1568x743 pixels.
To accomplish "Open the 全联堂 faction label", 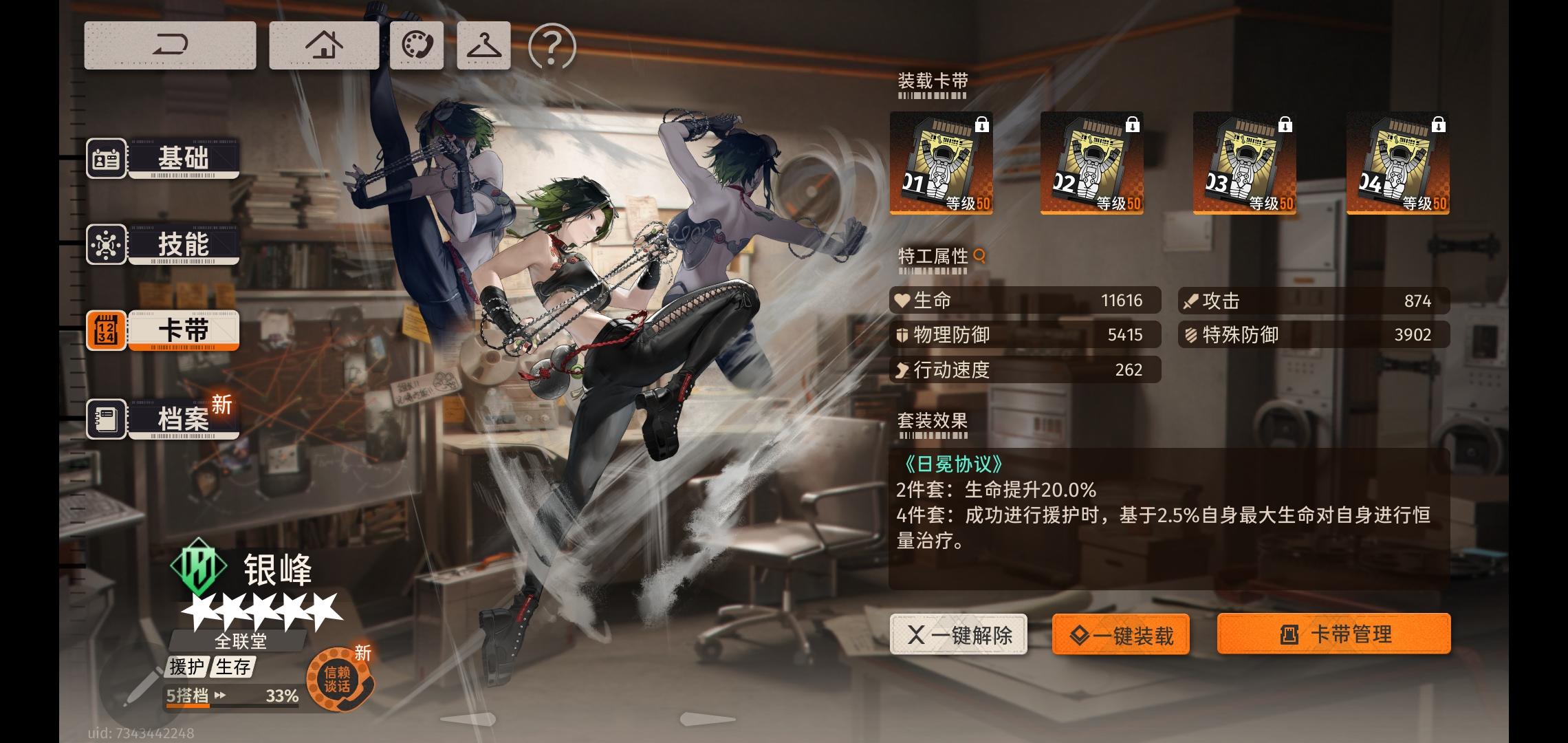I will point(242,640).
